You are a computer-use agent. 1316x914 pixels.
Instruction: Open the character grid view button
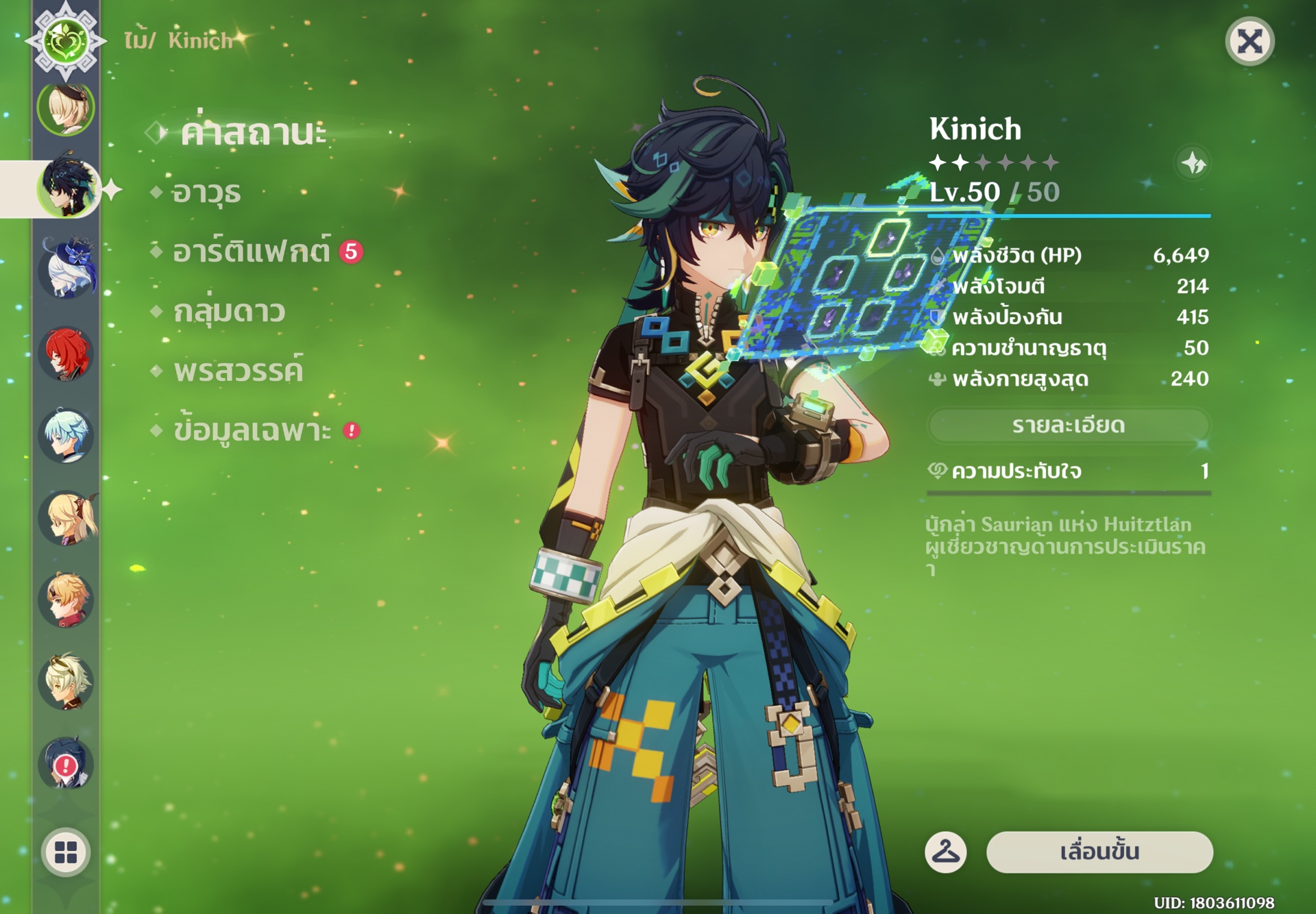click(x=66, y=852)
